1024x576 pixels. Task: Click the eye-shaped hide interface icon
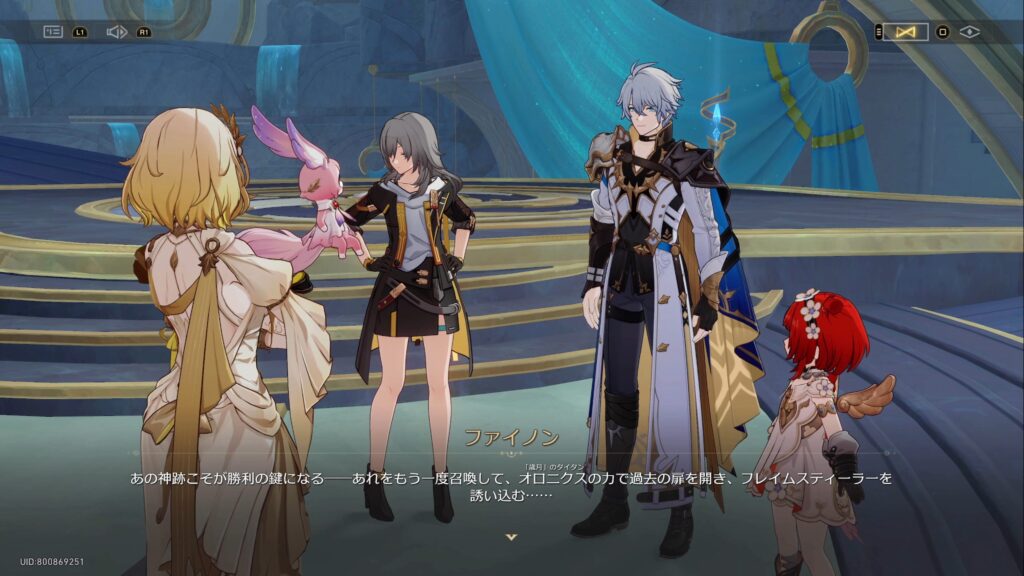969,32
